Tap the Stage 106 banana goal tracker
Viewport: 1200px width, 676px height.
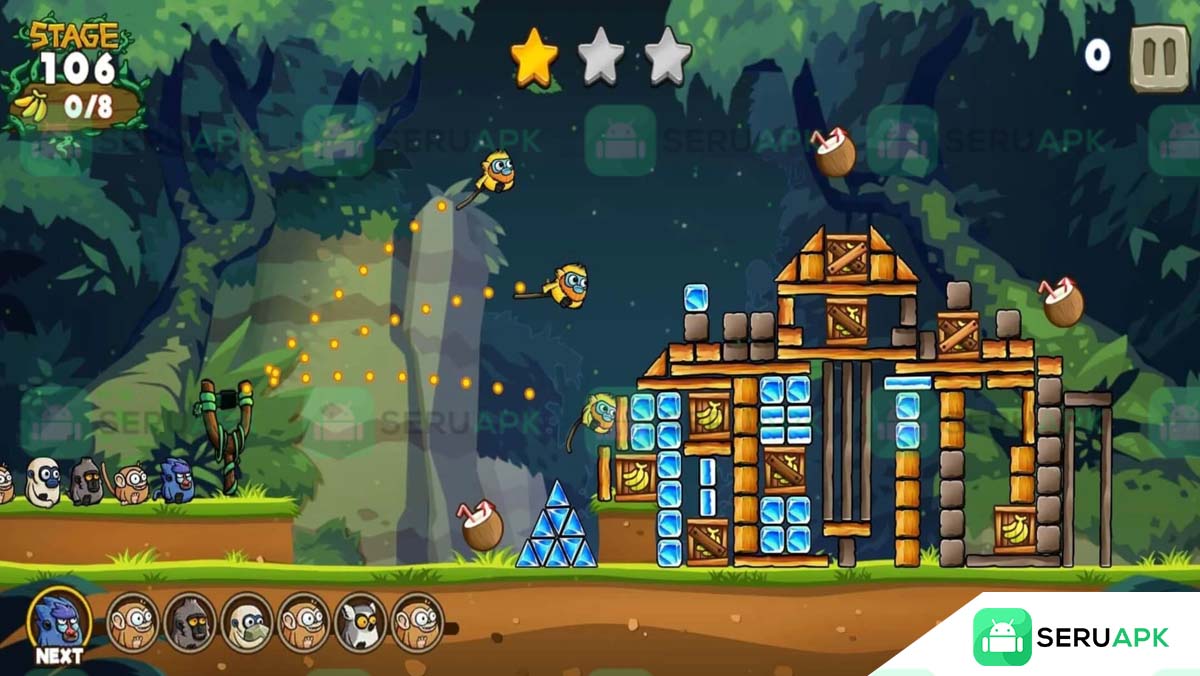point(75,105)
